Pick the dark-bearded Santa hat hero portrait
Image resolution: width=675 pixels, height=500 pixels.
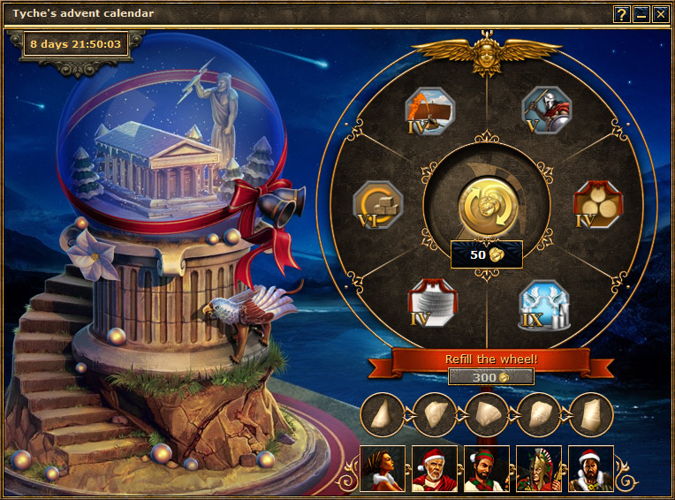590,468
